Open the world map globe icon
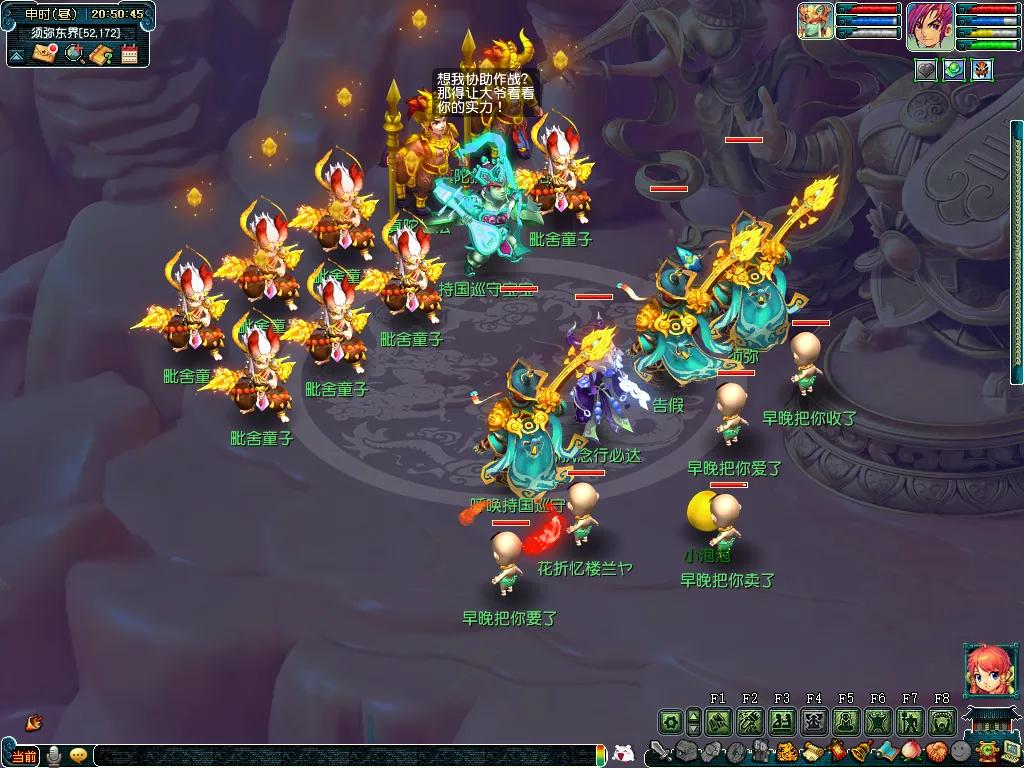1024x768 pixels. [x=73, y=54]
